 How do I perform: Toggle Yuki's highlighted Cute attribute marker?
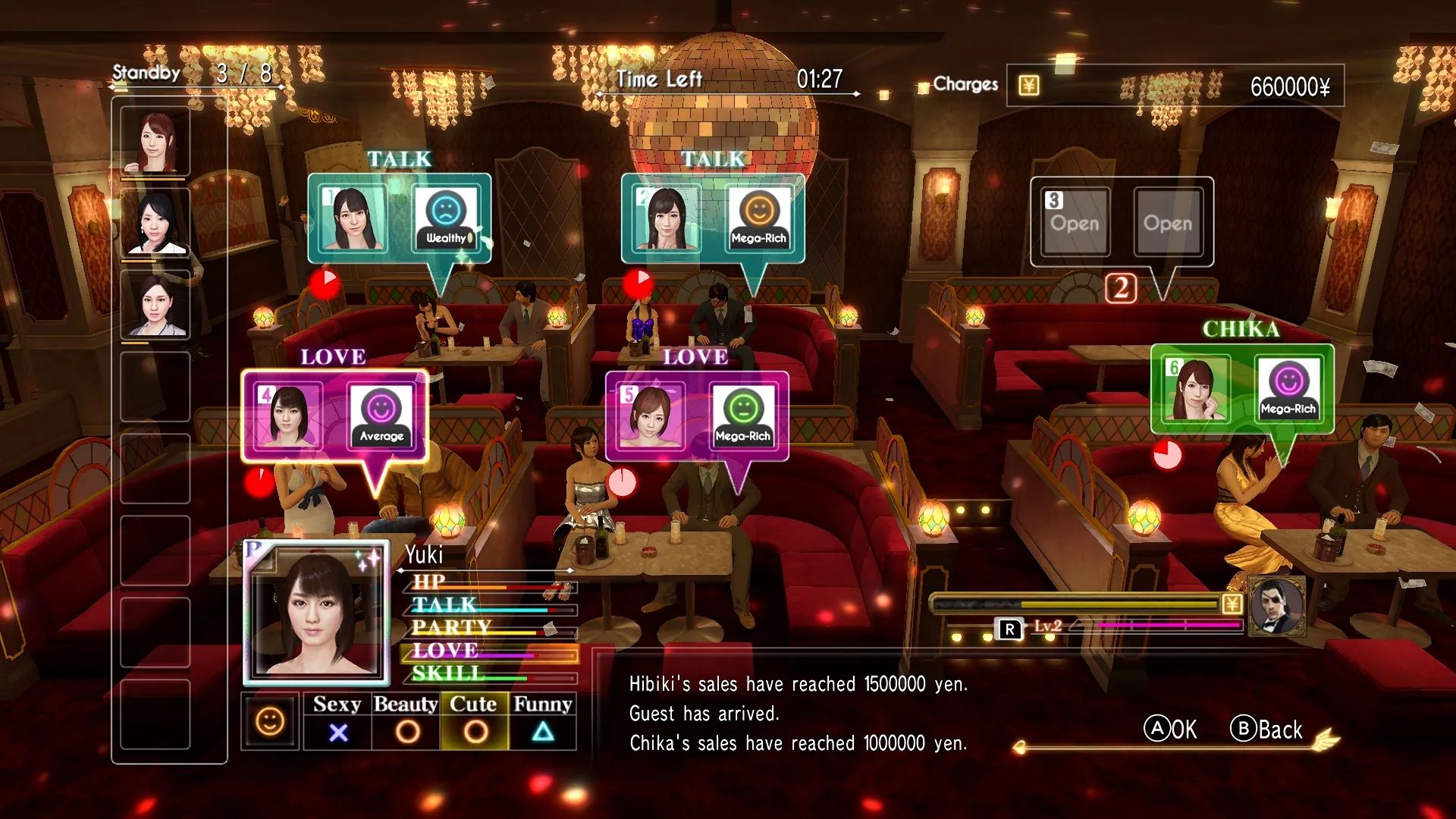475,733
